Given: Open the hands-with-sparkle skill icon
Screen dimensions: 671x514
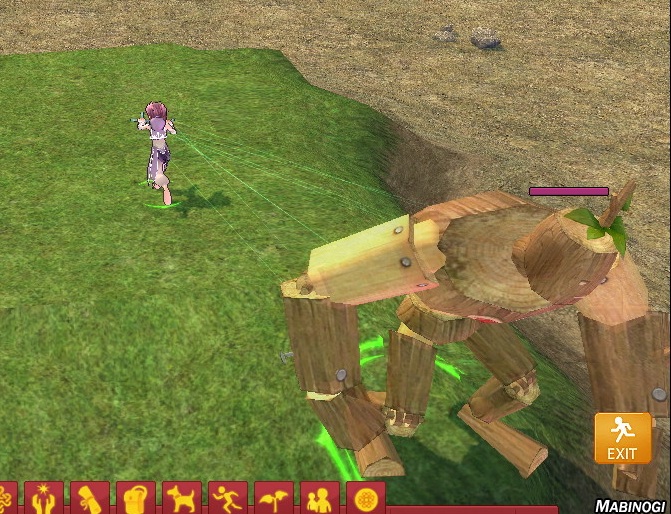Looking at the screenshot, I should click(x=44, y=498).
